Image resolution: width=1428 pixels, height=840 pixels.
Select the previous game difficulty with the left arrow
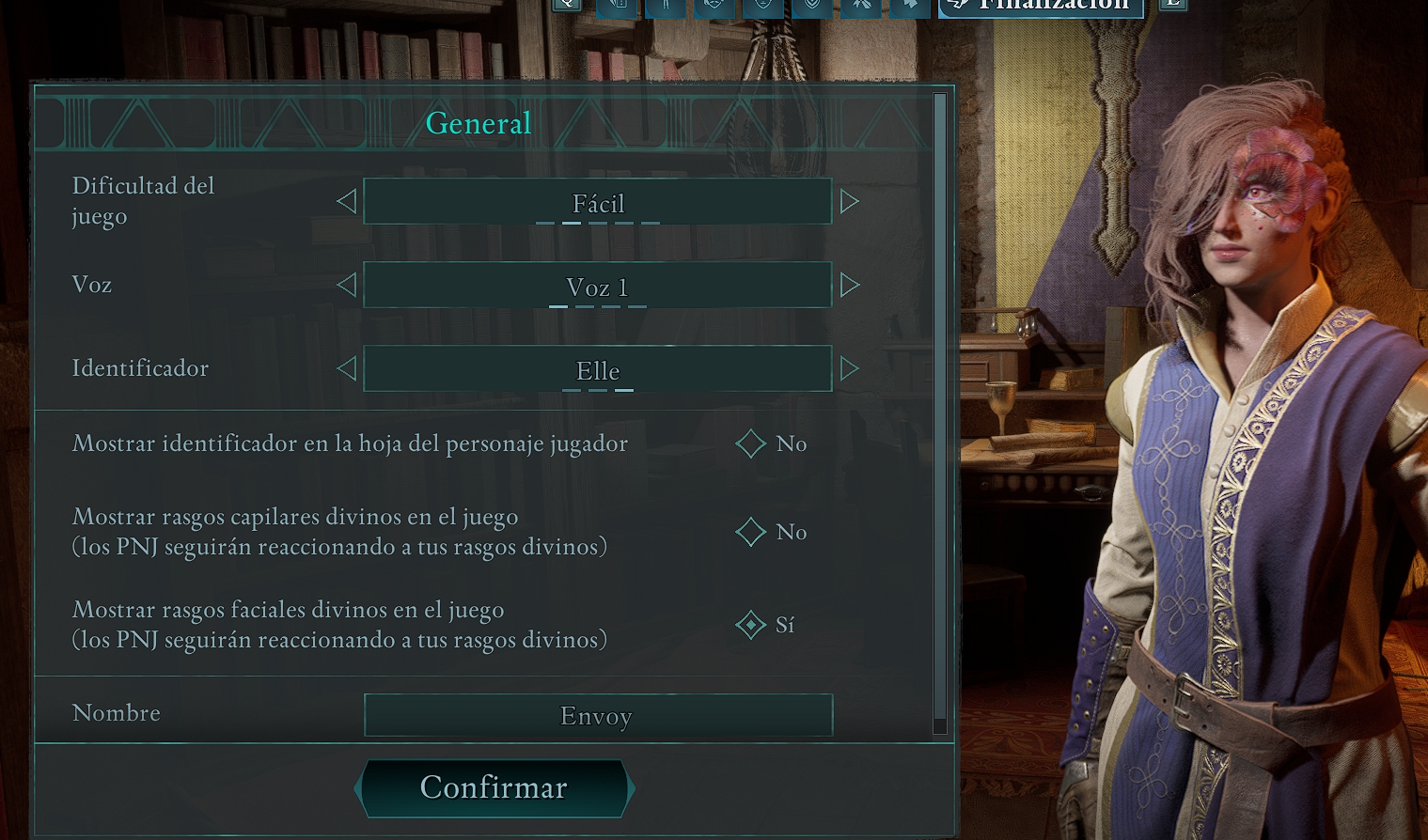347,201
